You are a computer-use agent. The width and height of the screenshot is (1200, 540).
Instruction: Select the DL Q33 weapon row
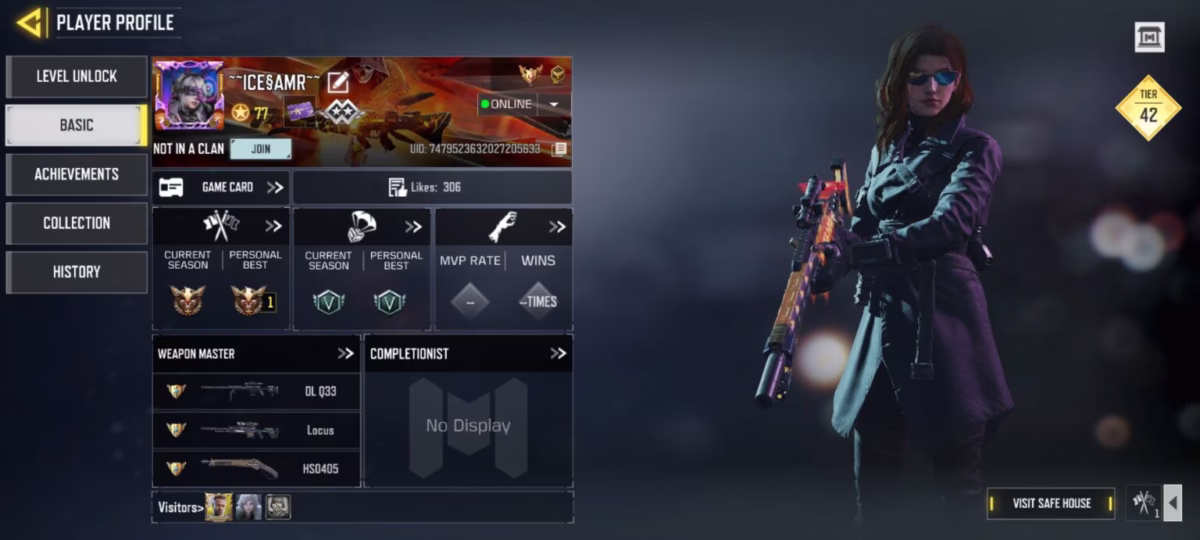(256, 391)
